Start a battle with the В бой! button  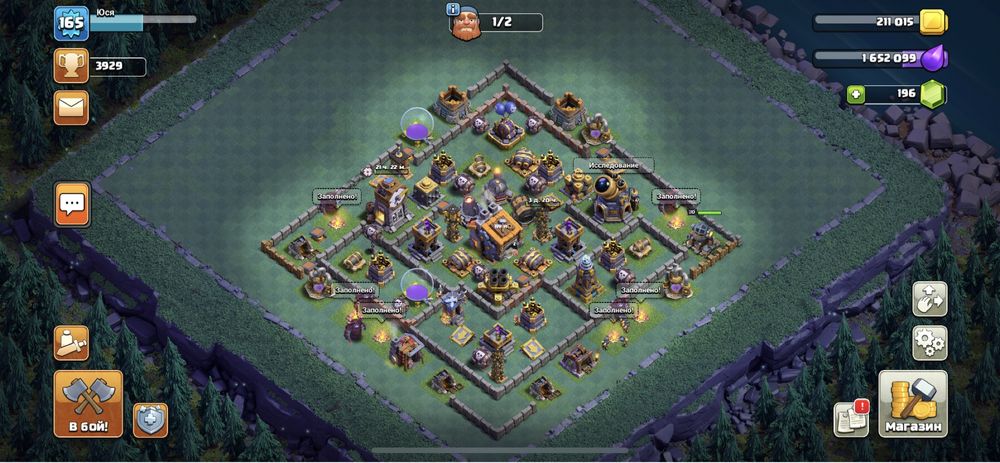[x=88, y=403]
